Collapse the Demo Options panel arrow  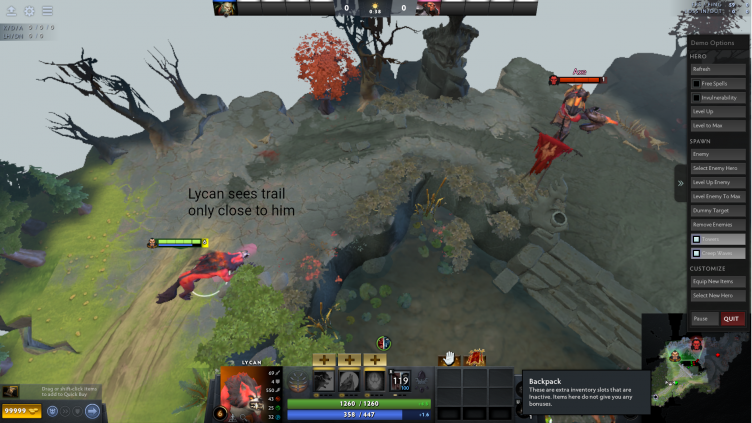pos(680,183)
